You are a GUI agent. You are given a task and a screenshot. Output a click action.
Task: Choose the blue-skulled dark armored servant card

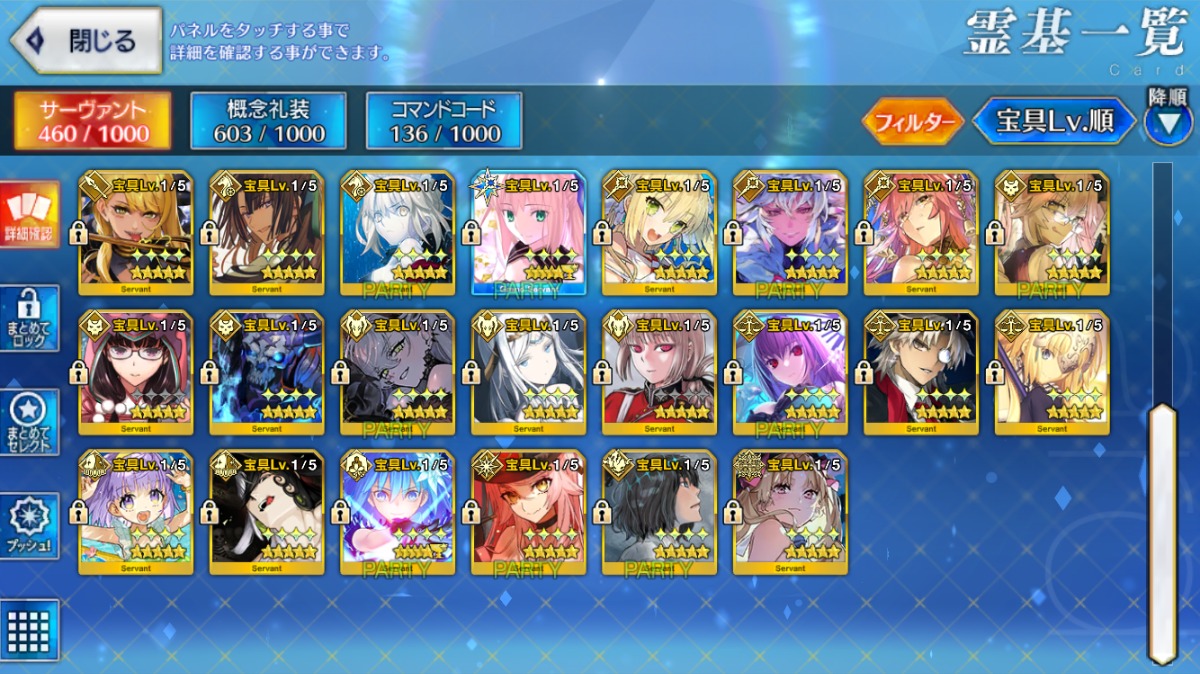pos(267,372)
